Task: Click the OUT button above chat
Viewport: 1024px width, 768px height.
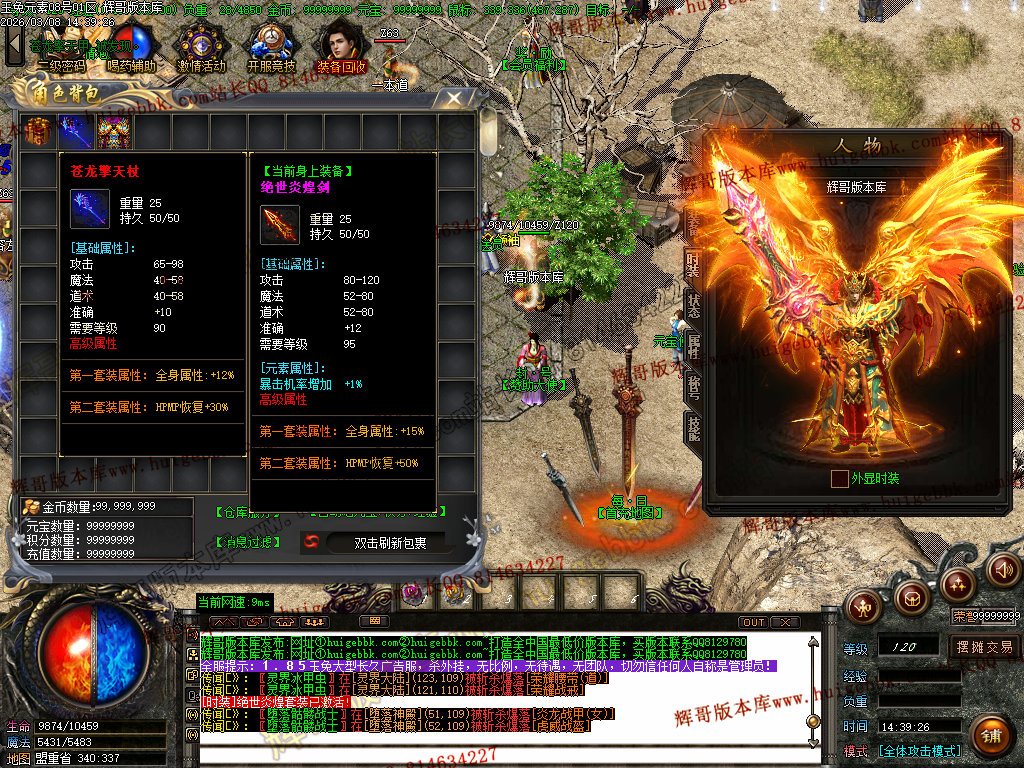Action: (753, 622)
